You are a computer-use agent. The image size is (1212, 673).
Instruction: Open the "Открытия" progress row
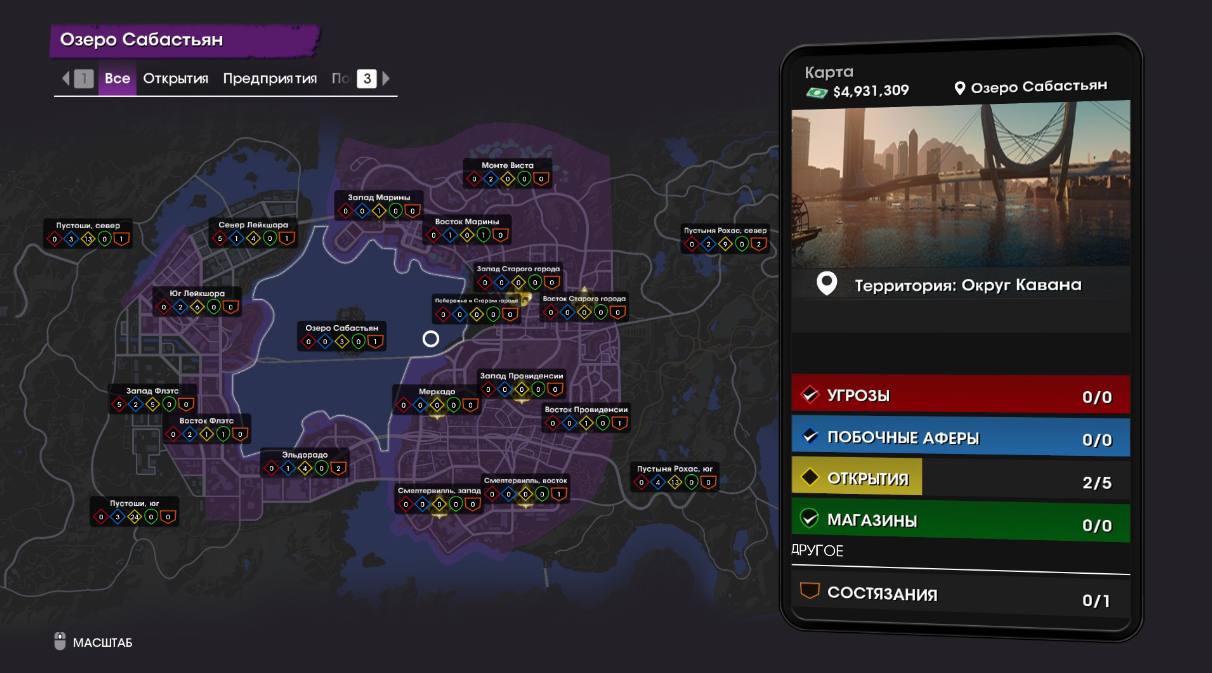pos(960,479)
